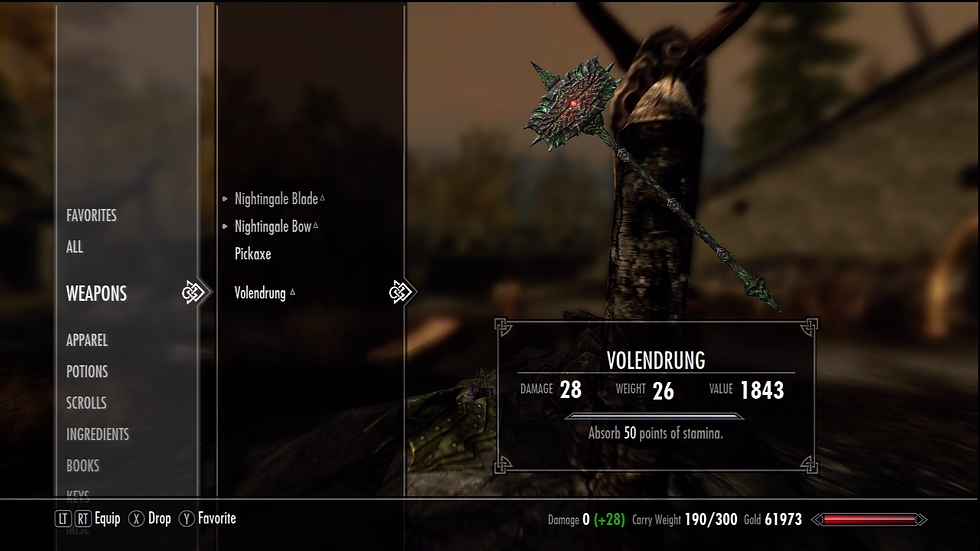Choose the Nightingale Bow entry
980x551 pixels.
pos(273,227)
